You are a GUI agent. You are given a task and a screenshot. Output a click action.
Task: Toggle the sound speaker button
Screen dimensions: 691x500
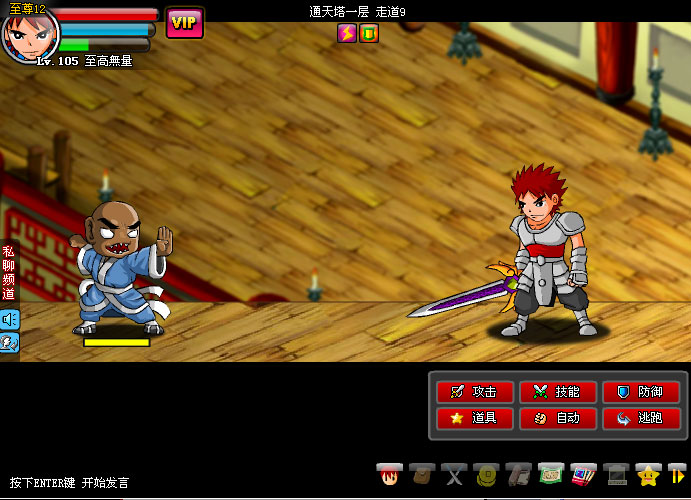(9, 319)
